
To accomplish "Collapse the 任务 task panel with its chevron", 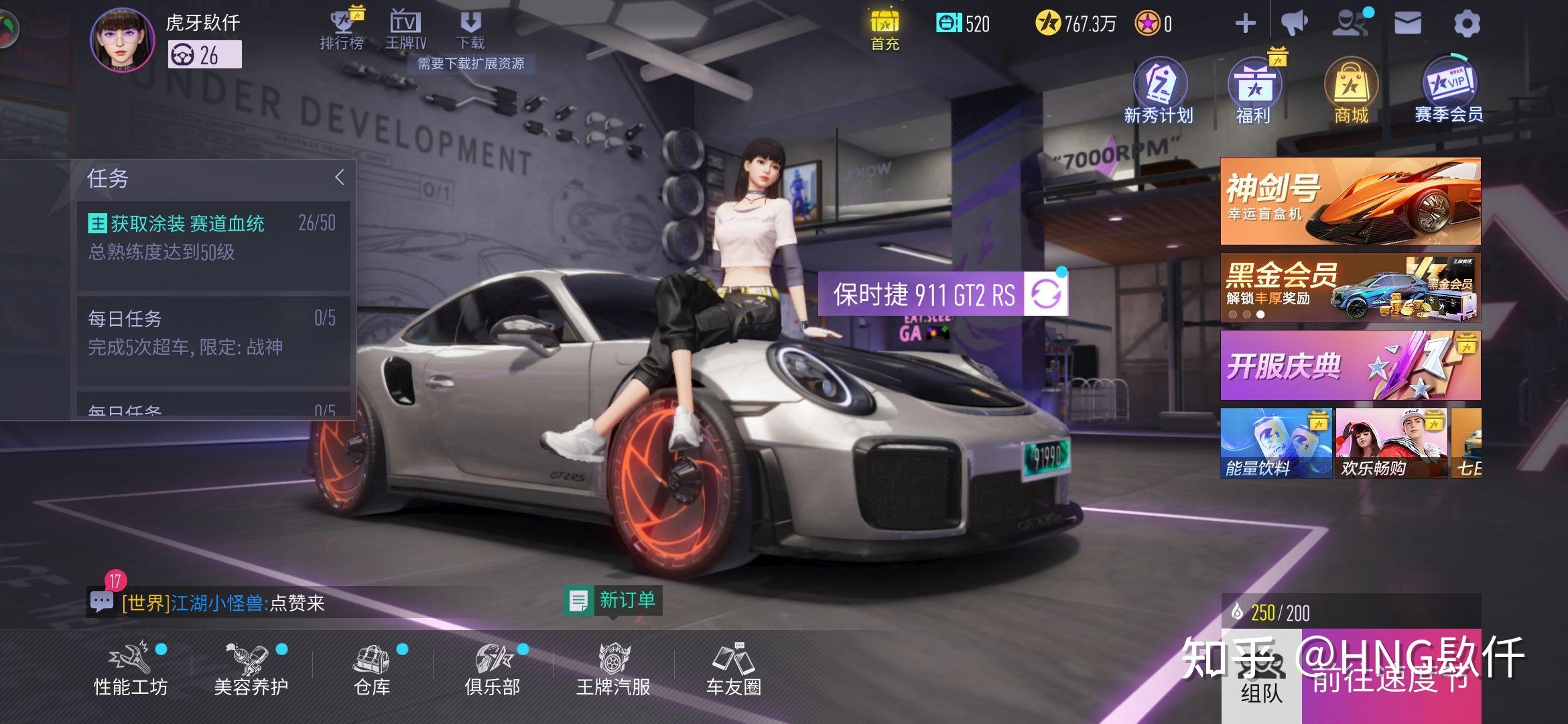I will coord(340,176).
